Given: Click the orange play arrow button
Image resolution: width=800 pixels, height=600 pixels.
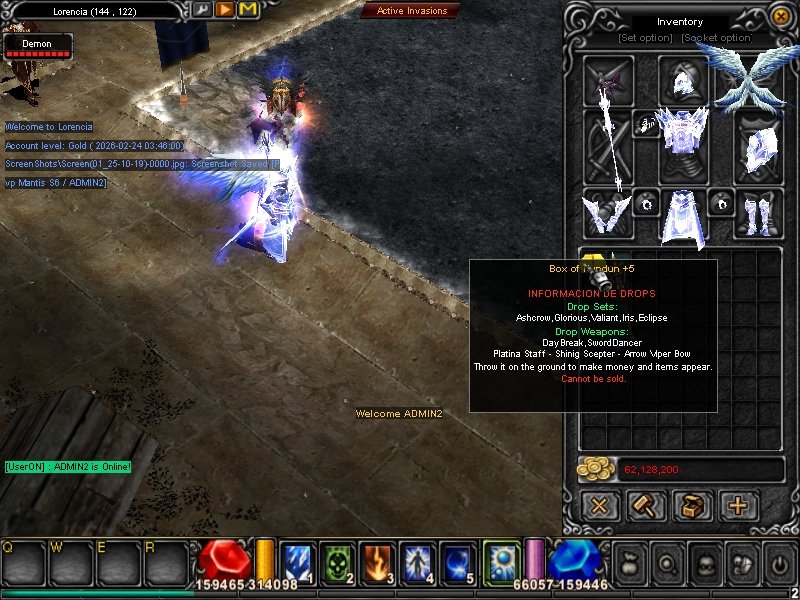Looking at the screenshot, I should coord(225,9).
